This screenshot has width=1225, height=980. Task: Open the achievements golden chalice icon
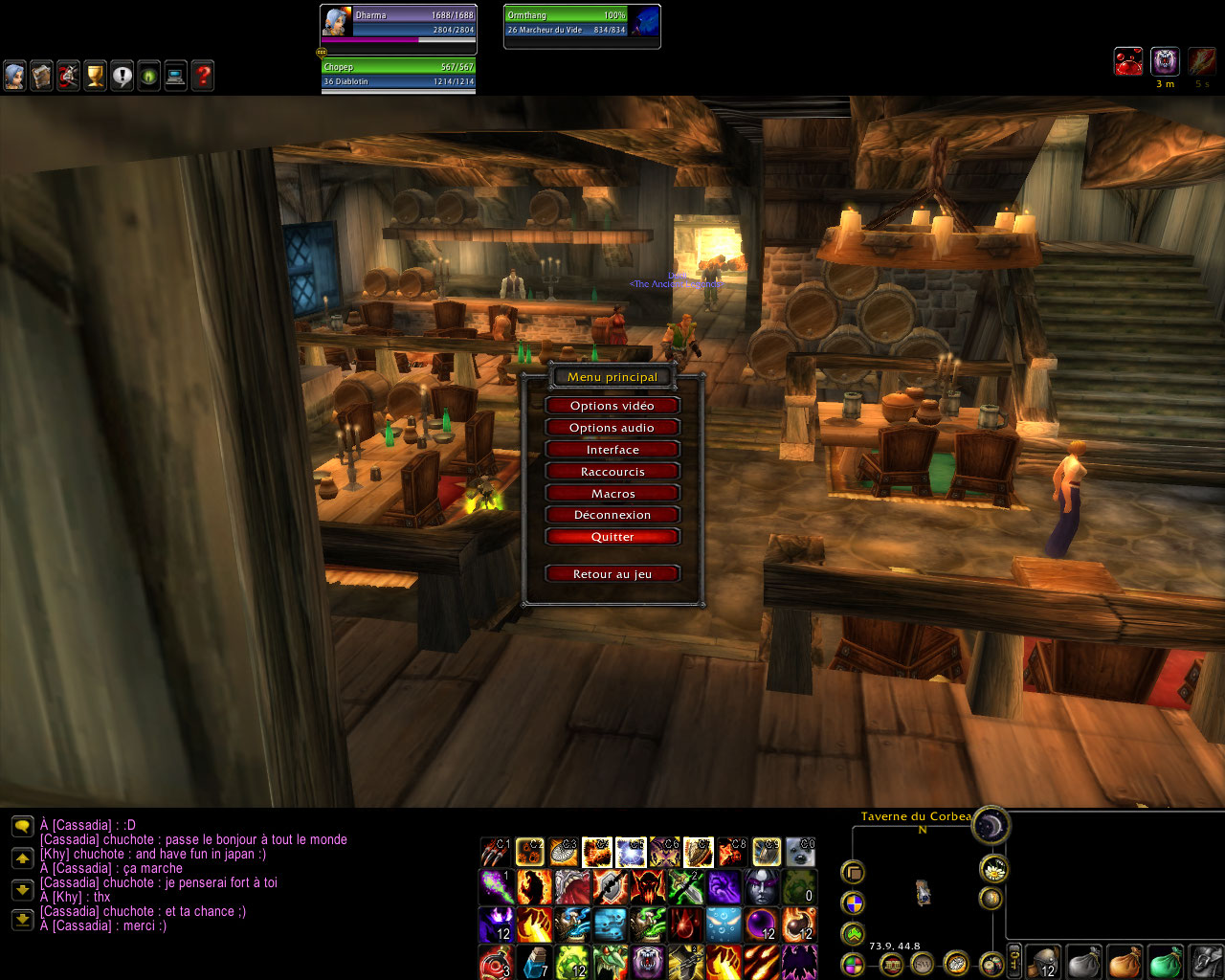[x=95, y=76]
